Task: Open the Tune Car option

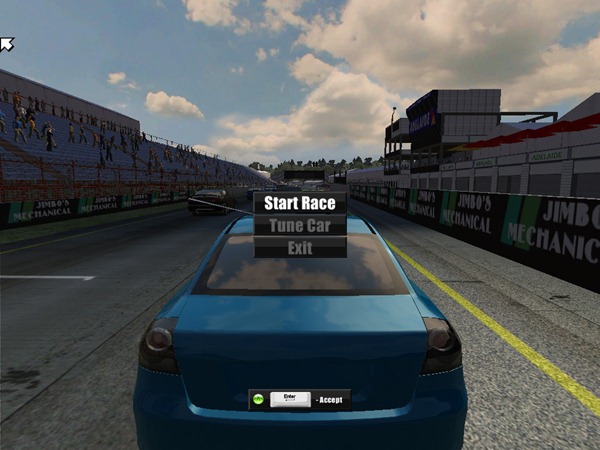Action: [x=300, y=225]
